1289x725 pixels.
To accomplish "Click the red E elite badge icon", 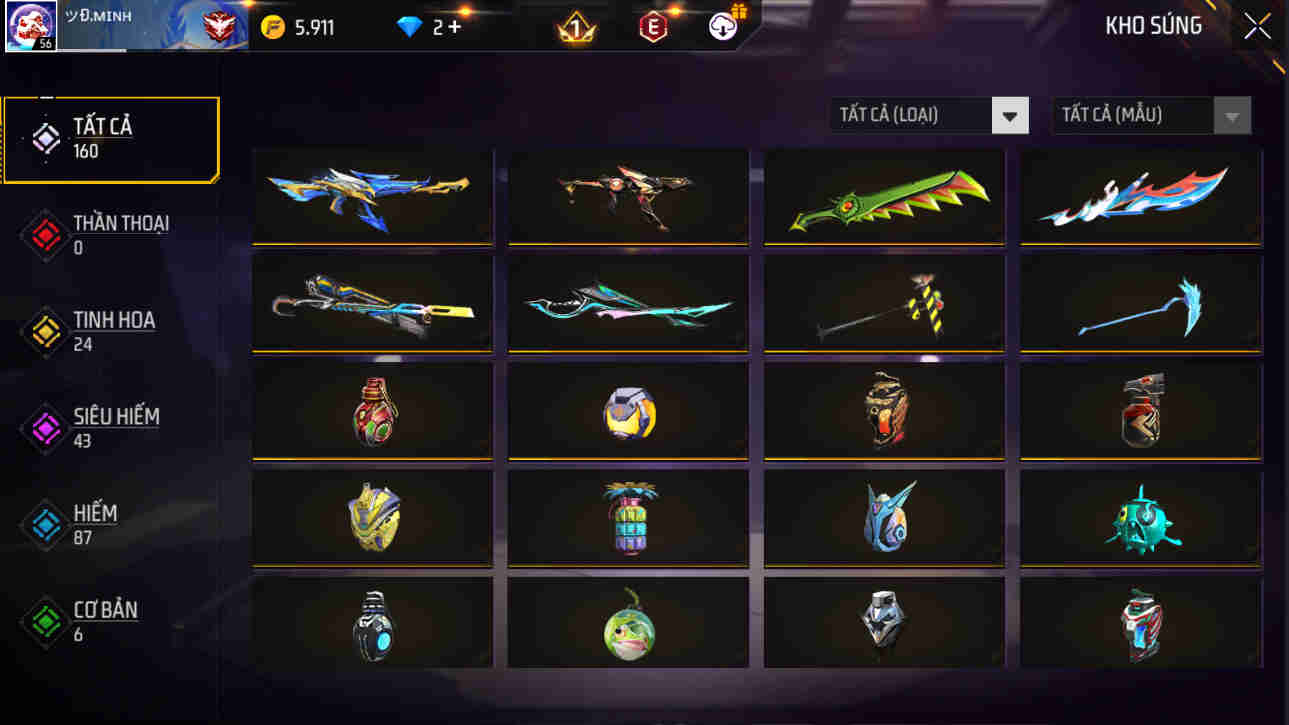I will click(655, 25).
